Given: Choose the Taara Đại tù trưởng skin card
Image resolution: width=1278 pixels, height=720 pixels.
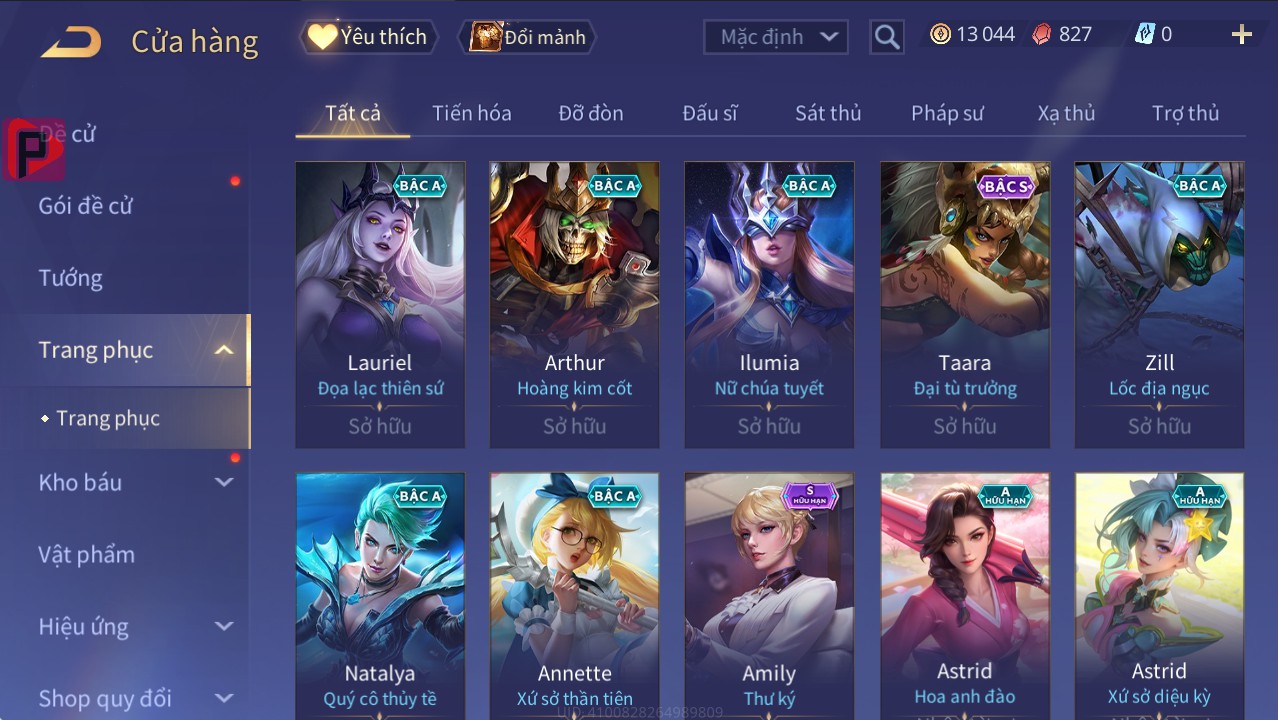Looking at the screenshot, I should pos(964,300).
